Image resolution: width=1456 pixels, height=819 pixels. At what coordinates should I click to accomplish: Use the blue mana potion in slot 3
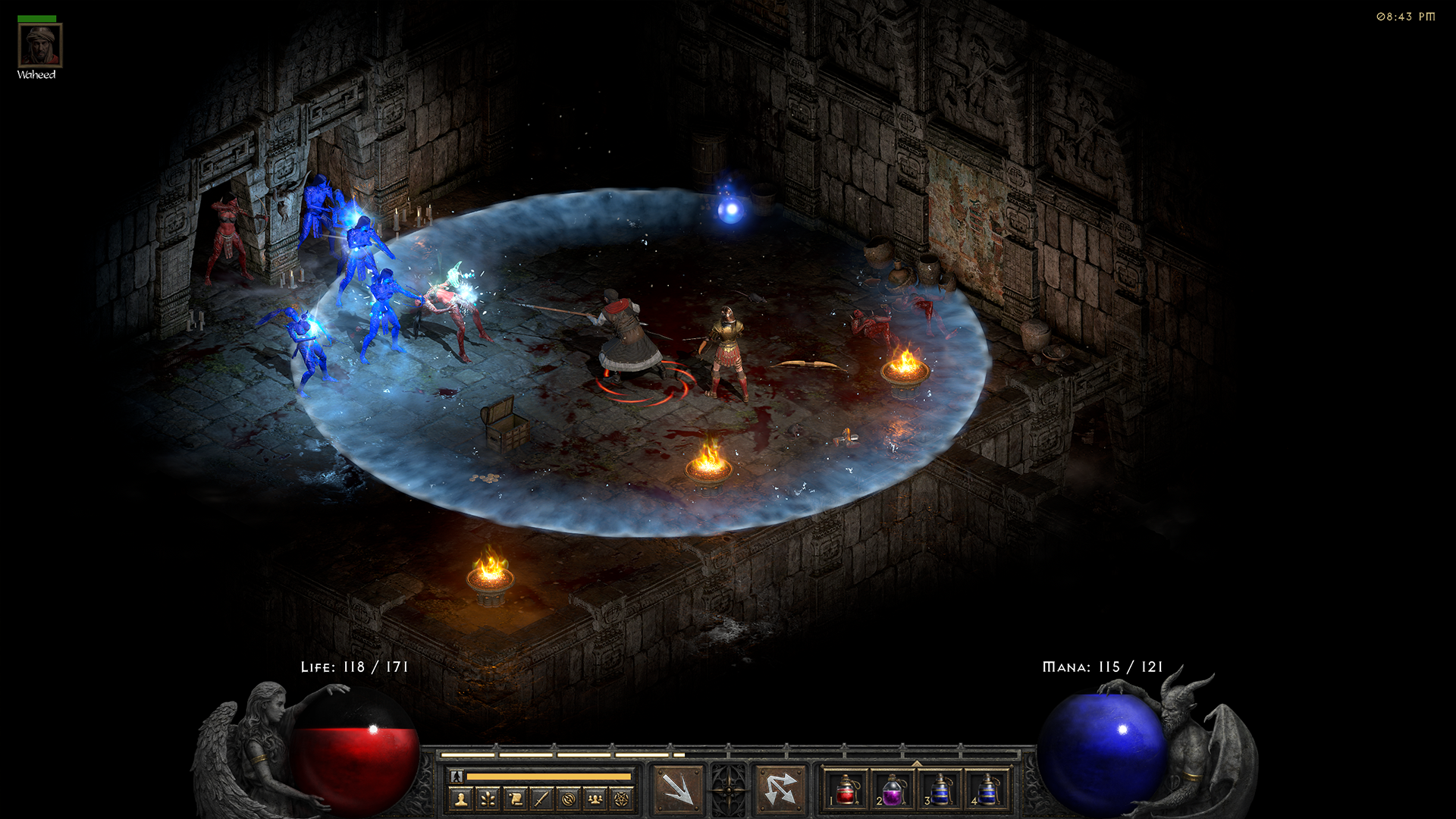940,789
